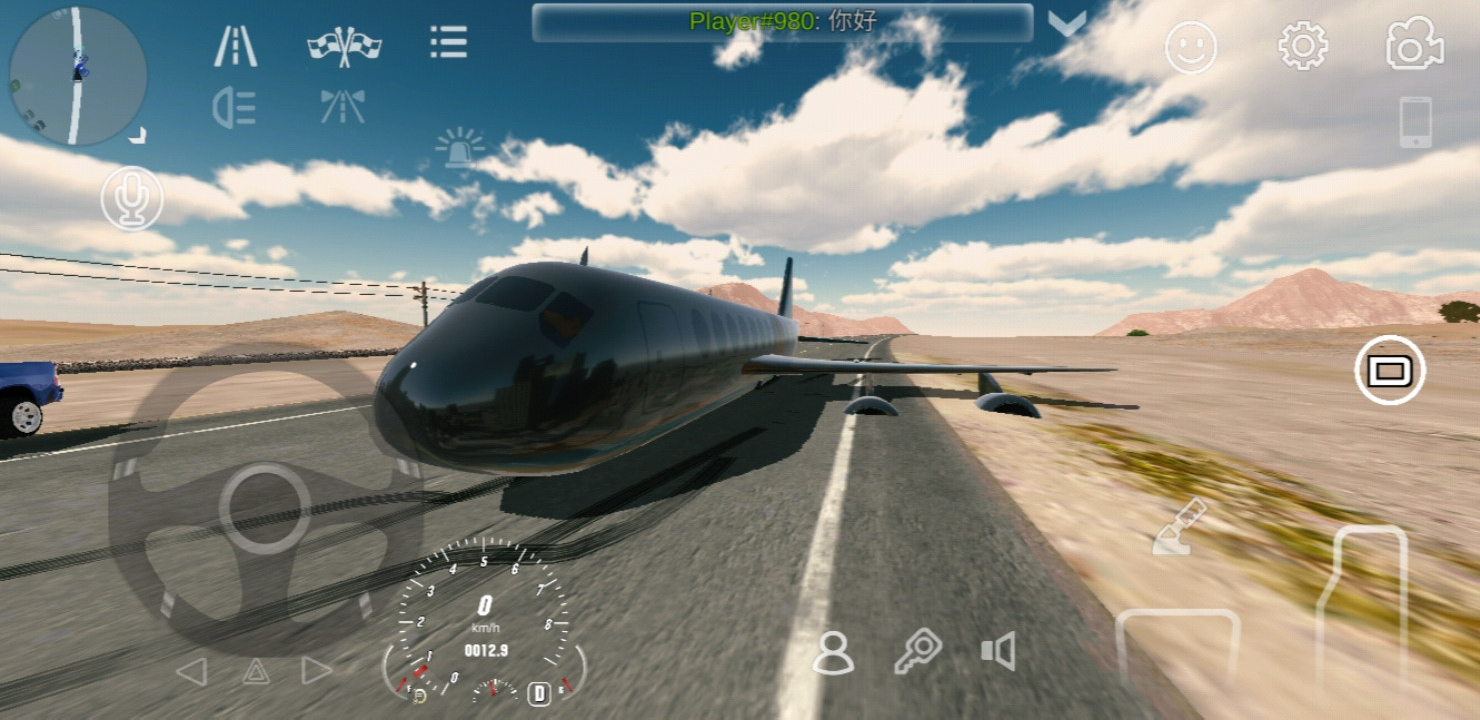Click the video camera icon
The image size is (1480, 720).
1414,45
